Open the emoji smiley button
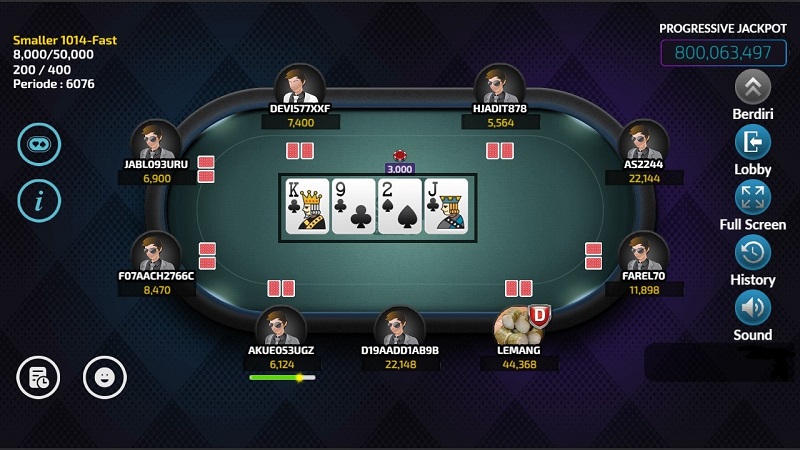The width and height of the screenshot is (800, 450). [x=104, y=377]
